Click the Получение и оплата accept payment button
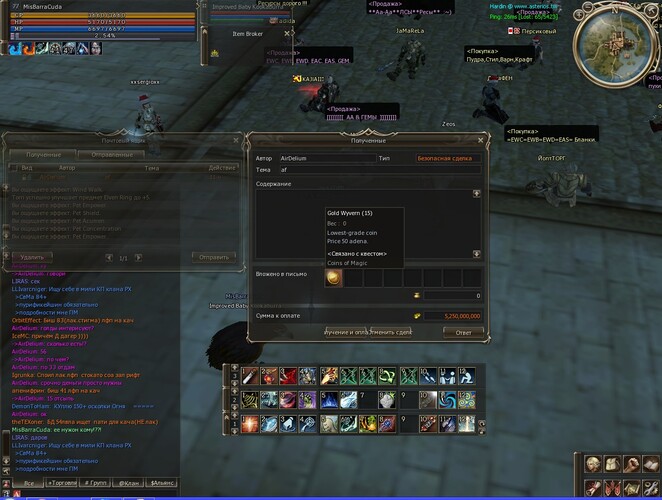The height and width of the screenshot is (500, 662). coord(345,331)
